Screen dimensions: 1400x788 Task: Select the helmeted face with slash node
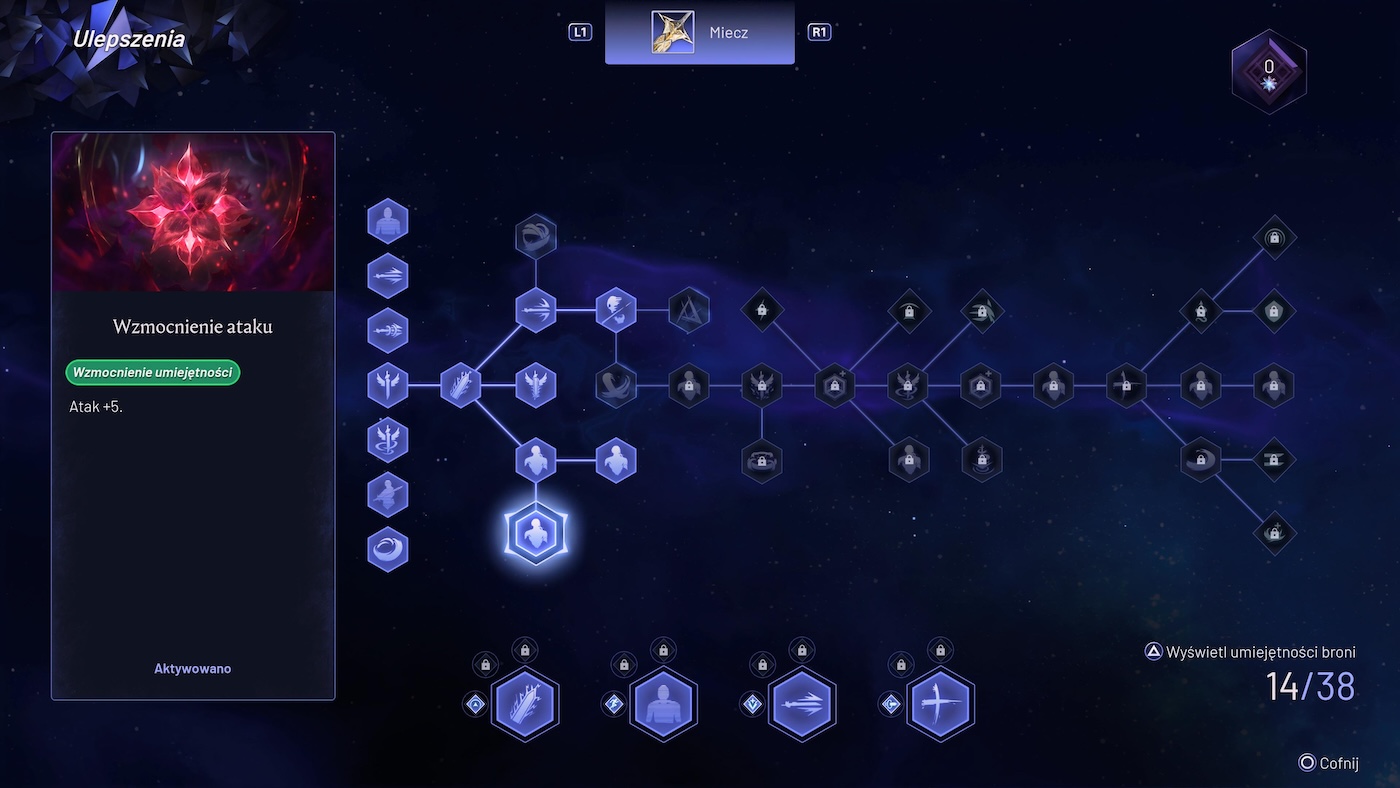(616, 309)
